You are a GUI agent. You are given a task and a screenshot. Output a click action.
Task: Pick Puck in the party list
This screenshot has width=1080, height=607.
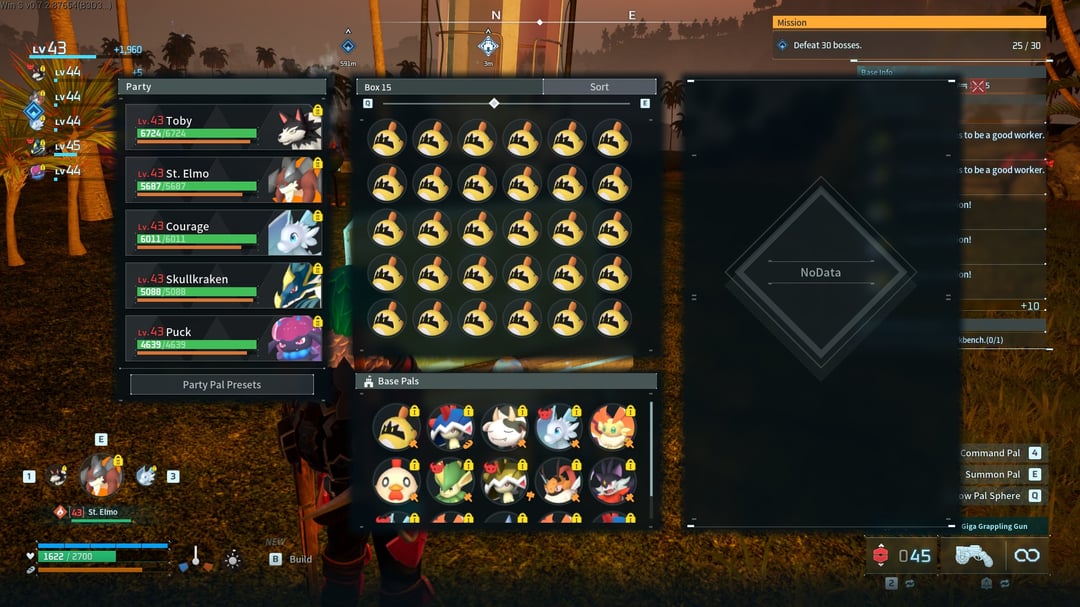(x=223, y=338)
